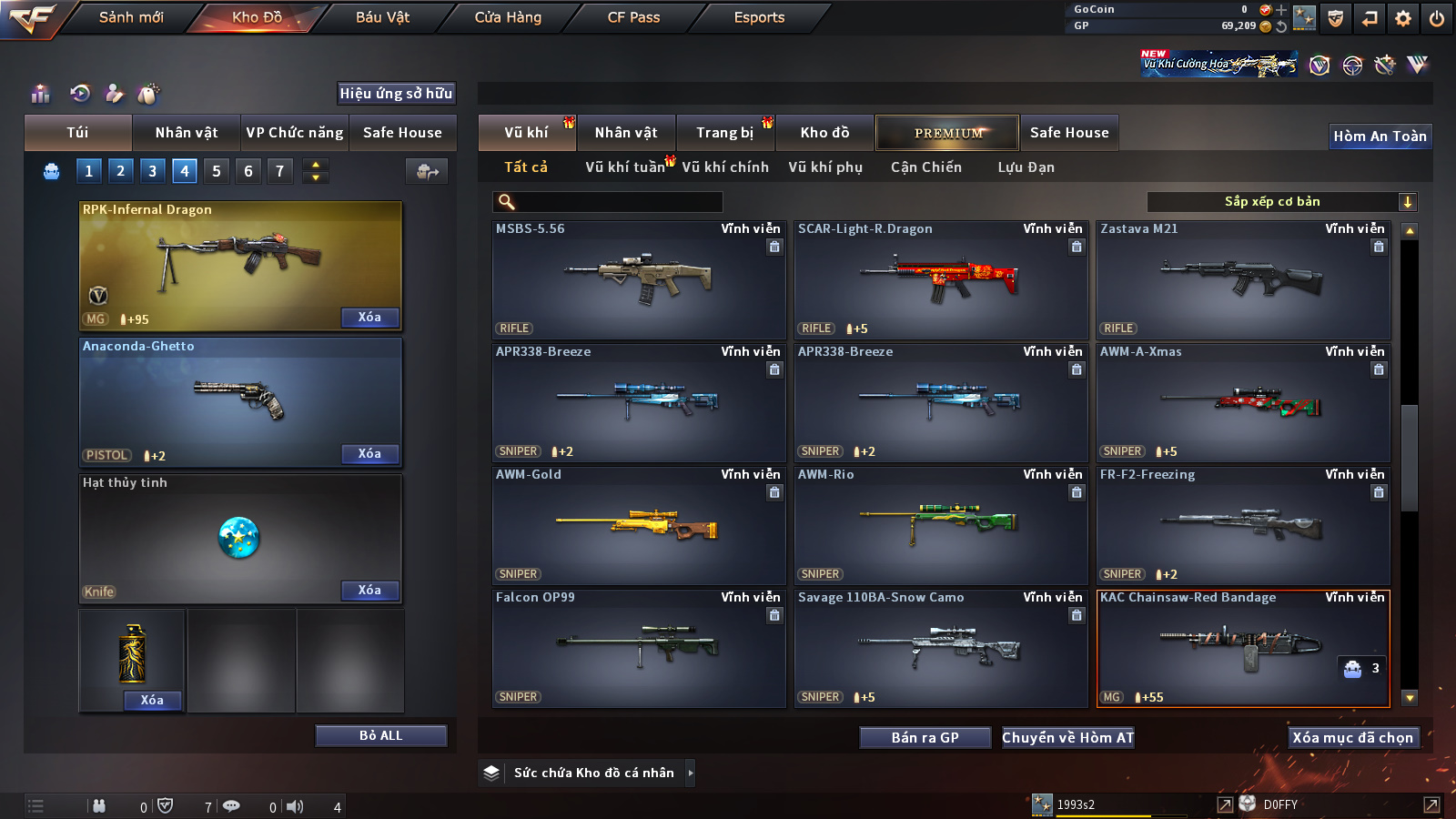
Task: Select the AWM-Gold sniper rifle
Action: click(638, 525)
